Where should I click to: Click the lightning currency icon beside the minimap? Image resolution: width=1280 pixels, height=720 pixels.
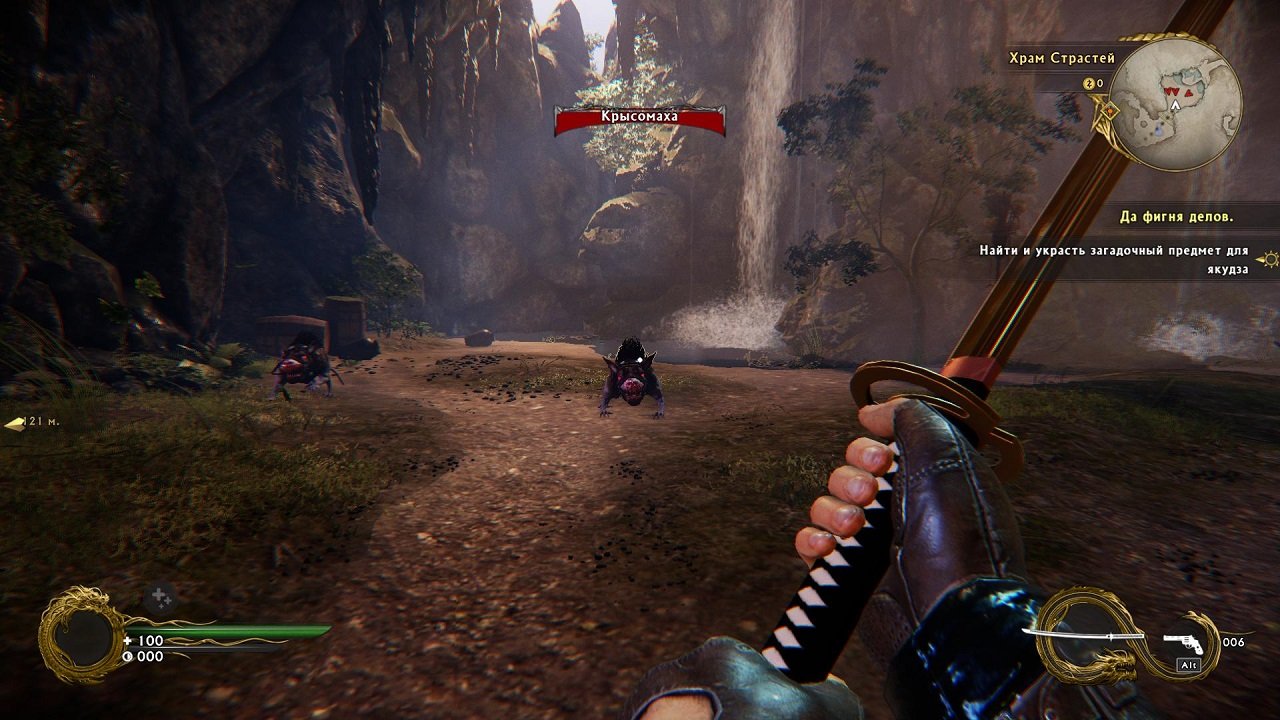pos(1089,82)
